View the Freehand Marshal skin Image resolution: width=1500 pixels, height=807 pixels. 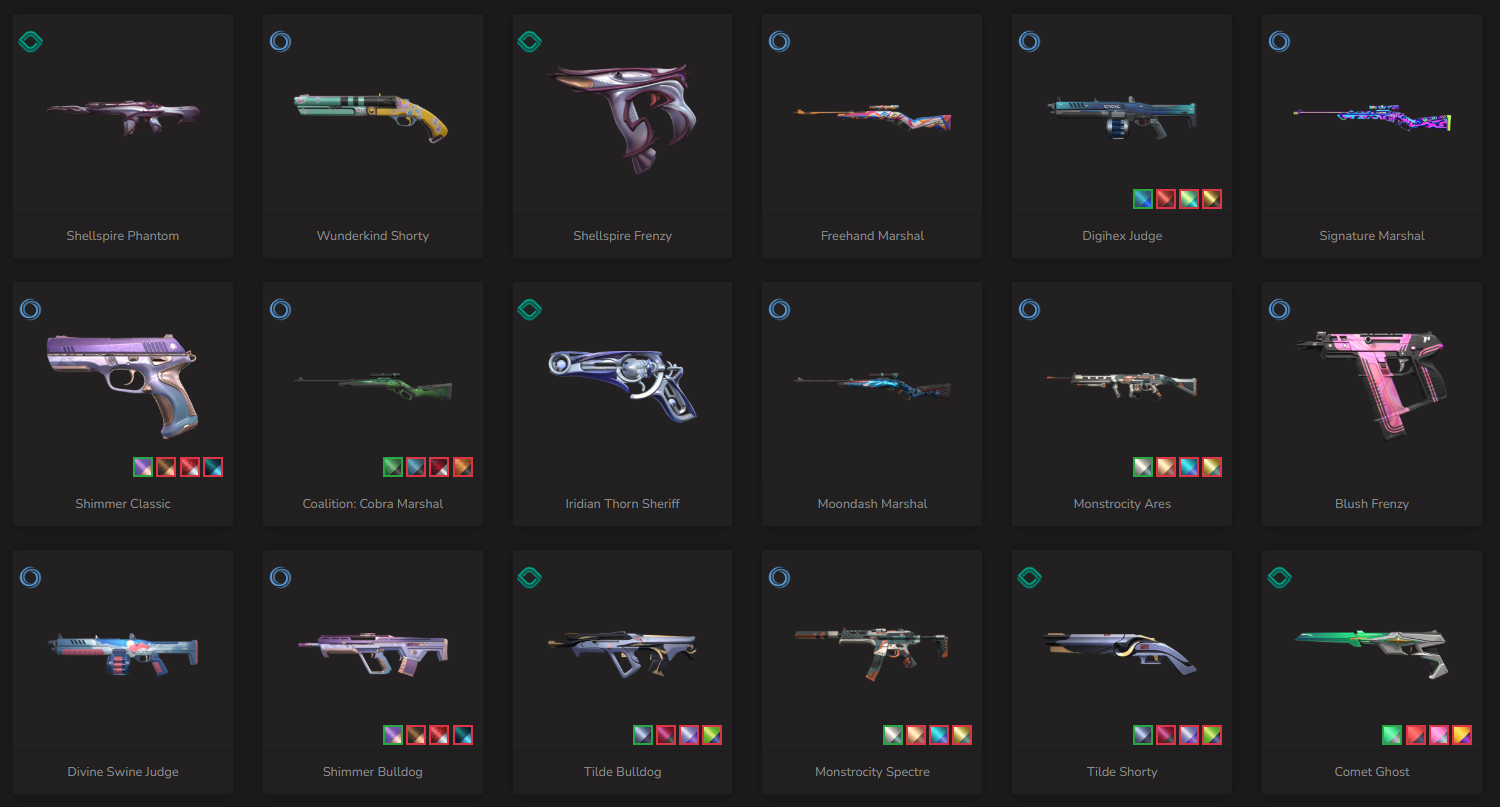pyautogui.click(x=872, y=135)
